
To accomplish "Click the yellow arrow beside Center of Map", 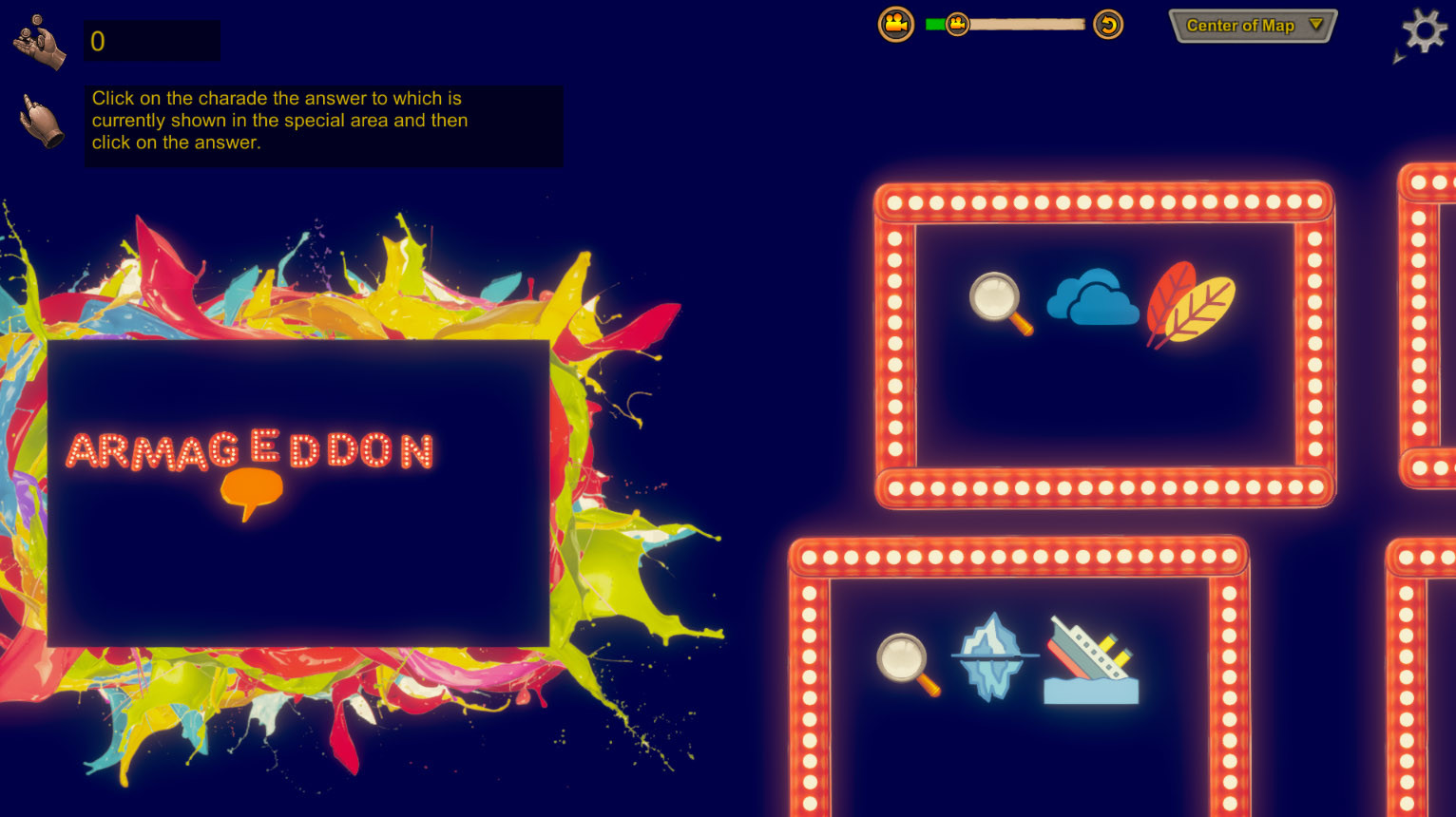I will coord(1317,27).
